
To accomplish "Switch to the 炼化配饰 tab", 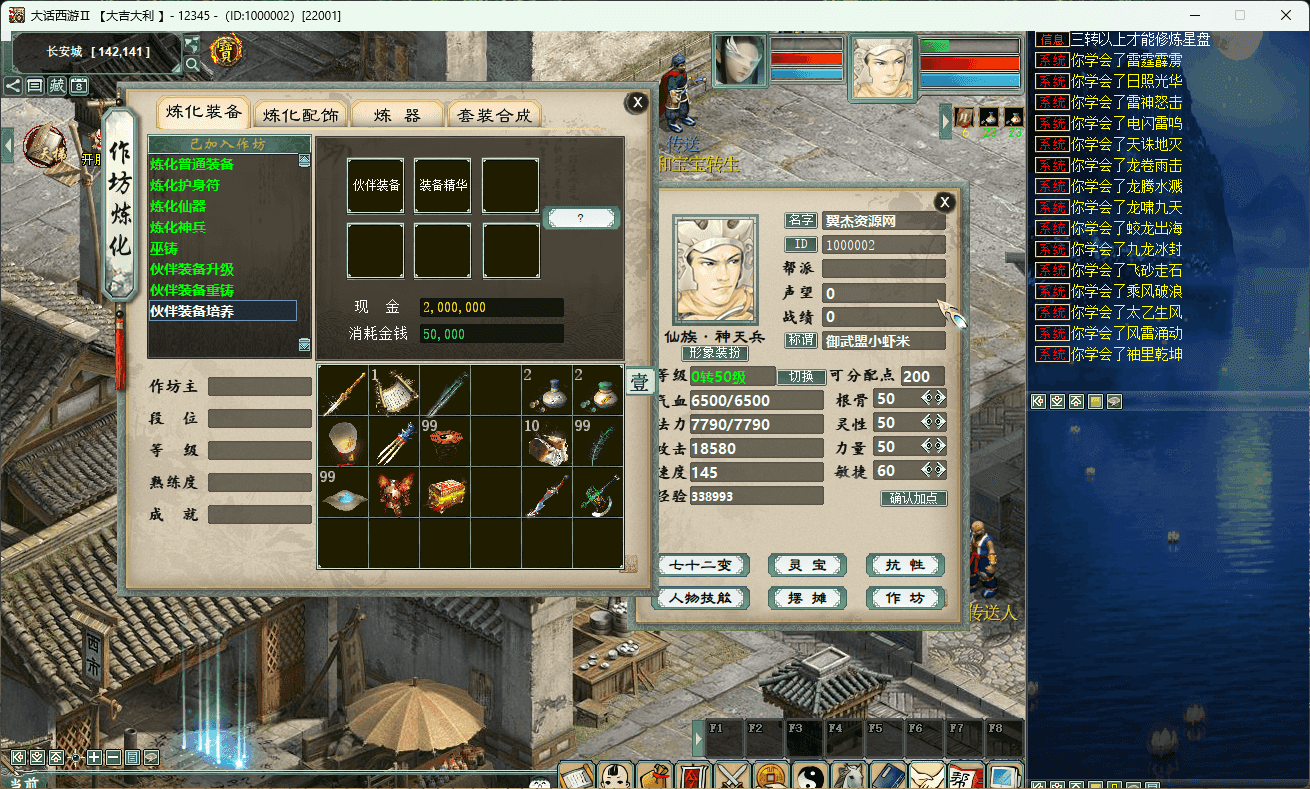I will pyautogui.click(x=301, y=115).
